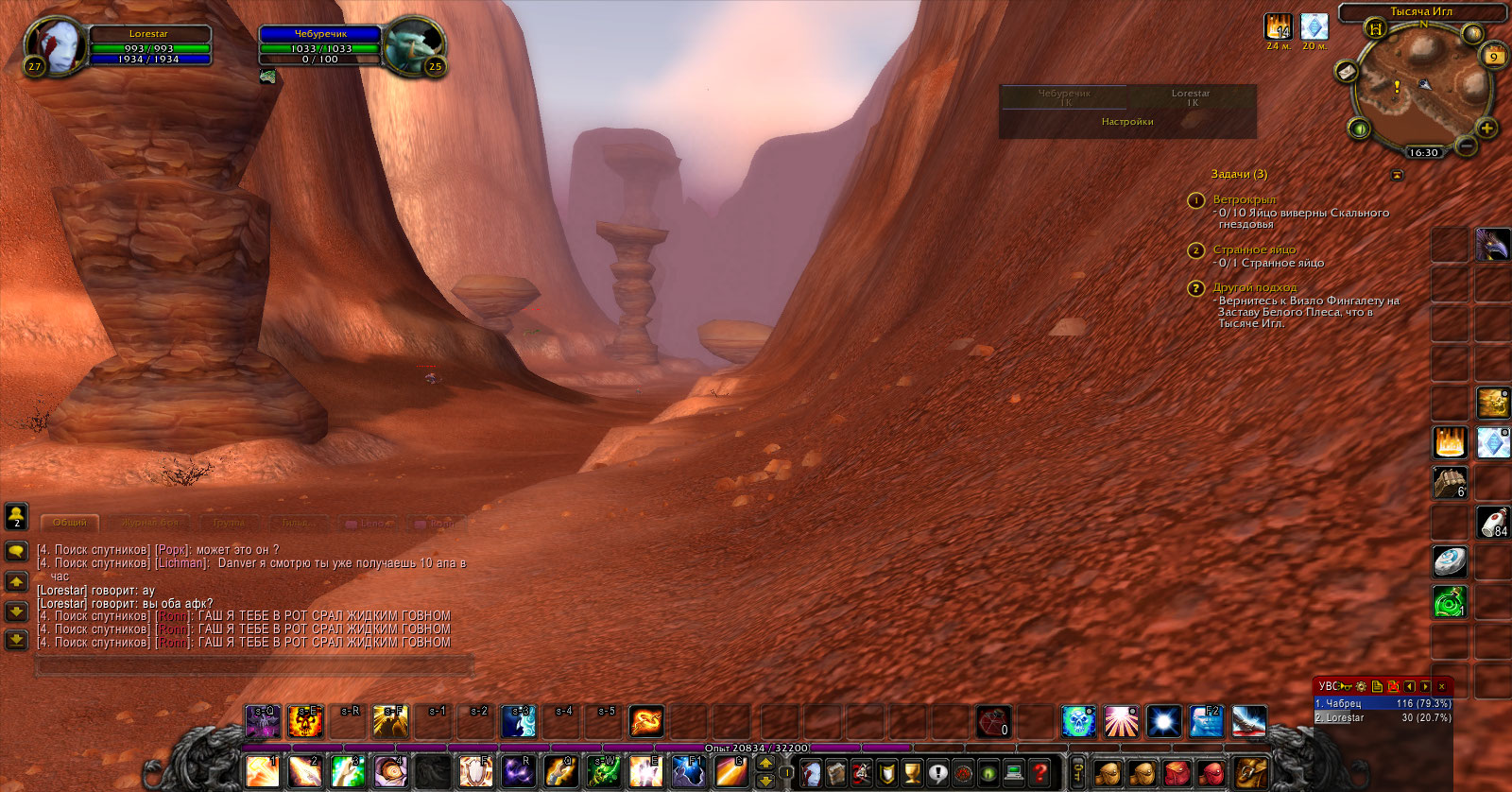Activate the green skull ability icon
Screen dimensions: 1512x792
coord(1078,721)
